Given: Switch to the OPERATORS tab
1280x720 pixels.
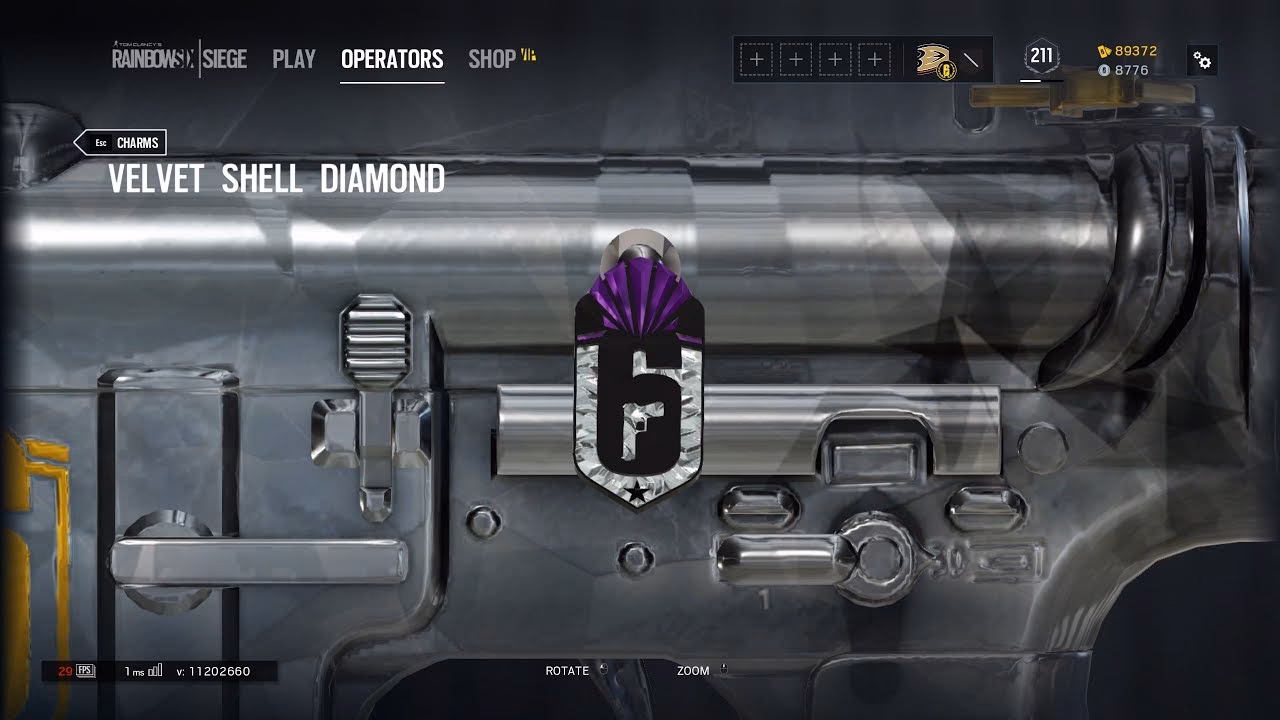Looking at the screenshot, I should tap(392, 60).
